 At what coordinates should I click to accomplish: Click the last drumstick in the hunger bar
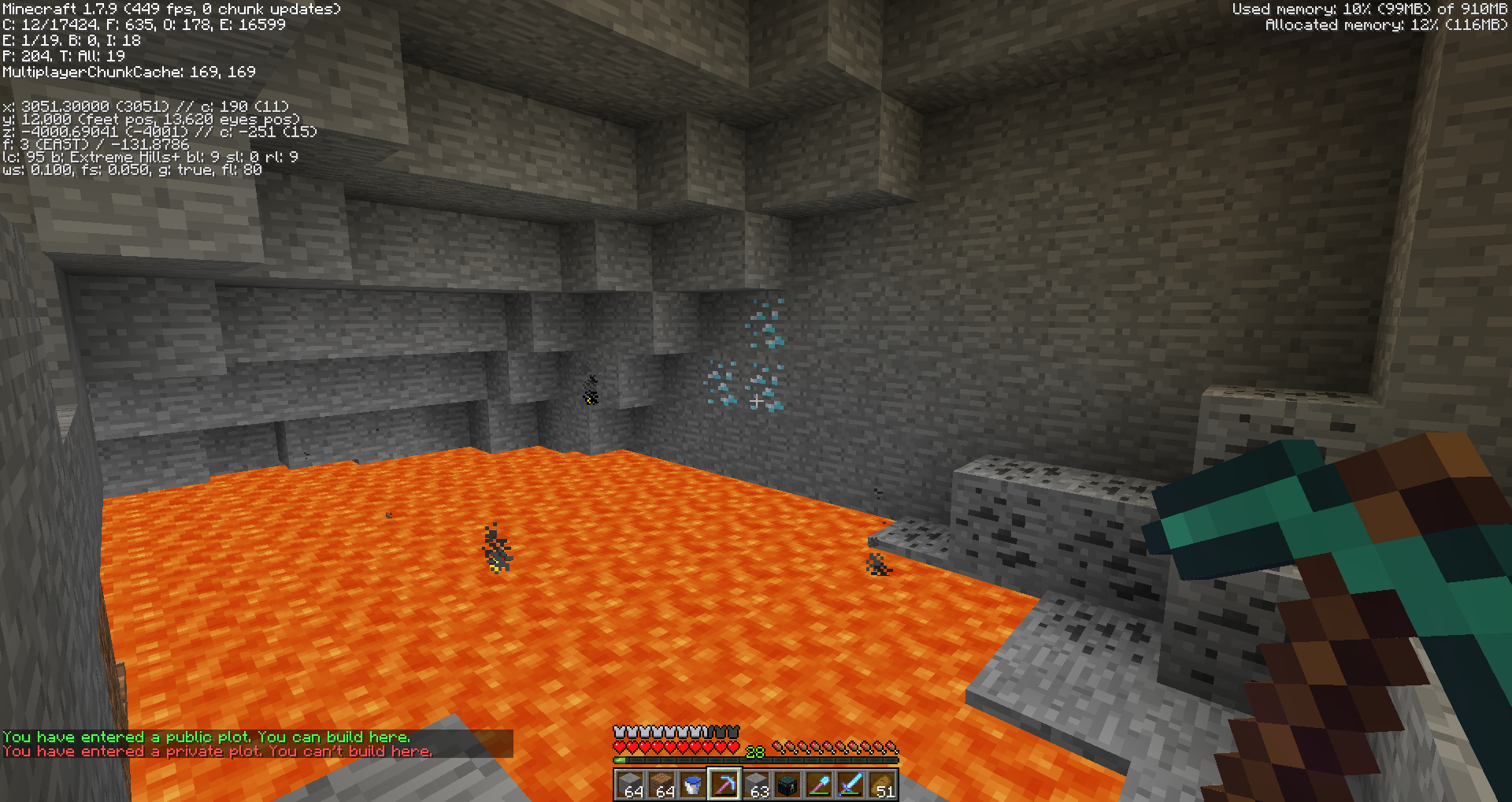pyautogui.click(x=892, y=747)
